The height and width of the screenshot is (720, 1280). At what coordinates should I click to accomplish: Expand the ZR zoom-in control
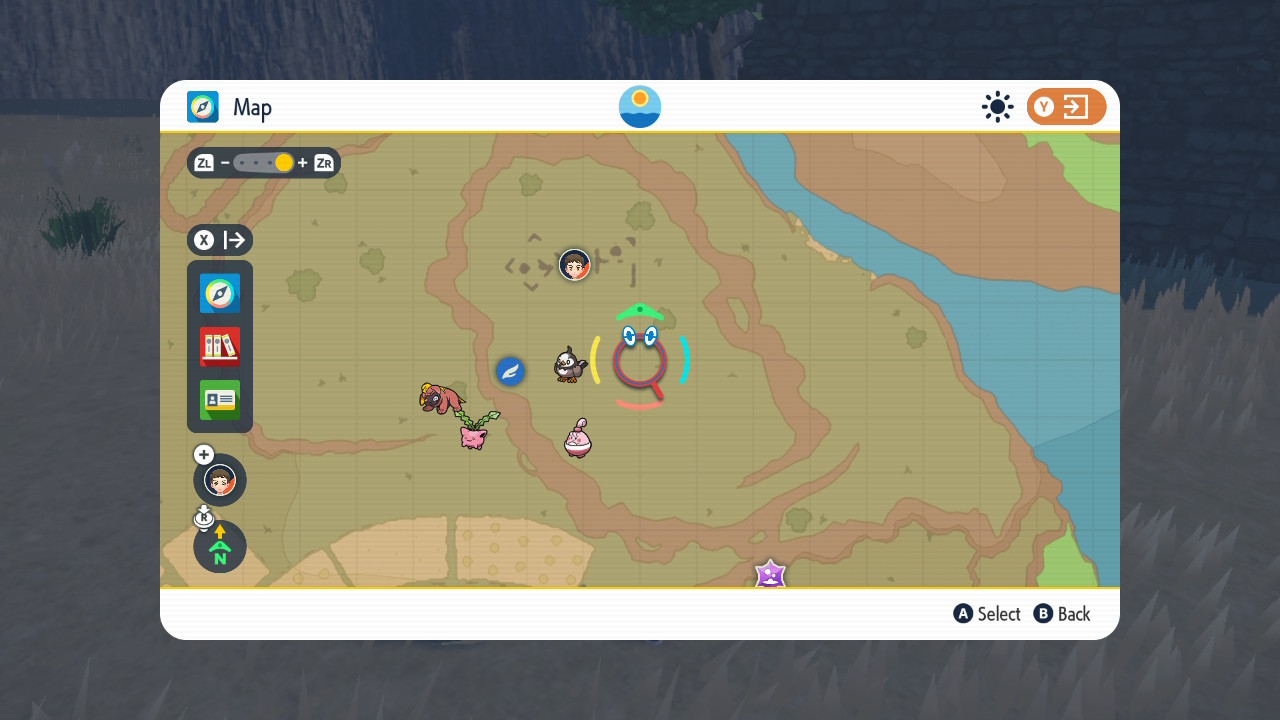pos(322,162)
